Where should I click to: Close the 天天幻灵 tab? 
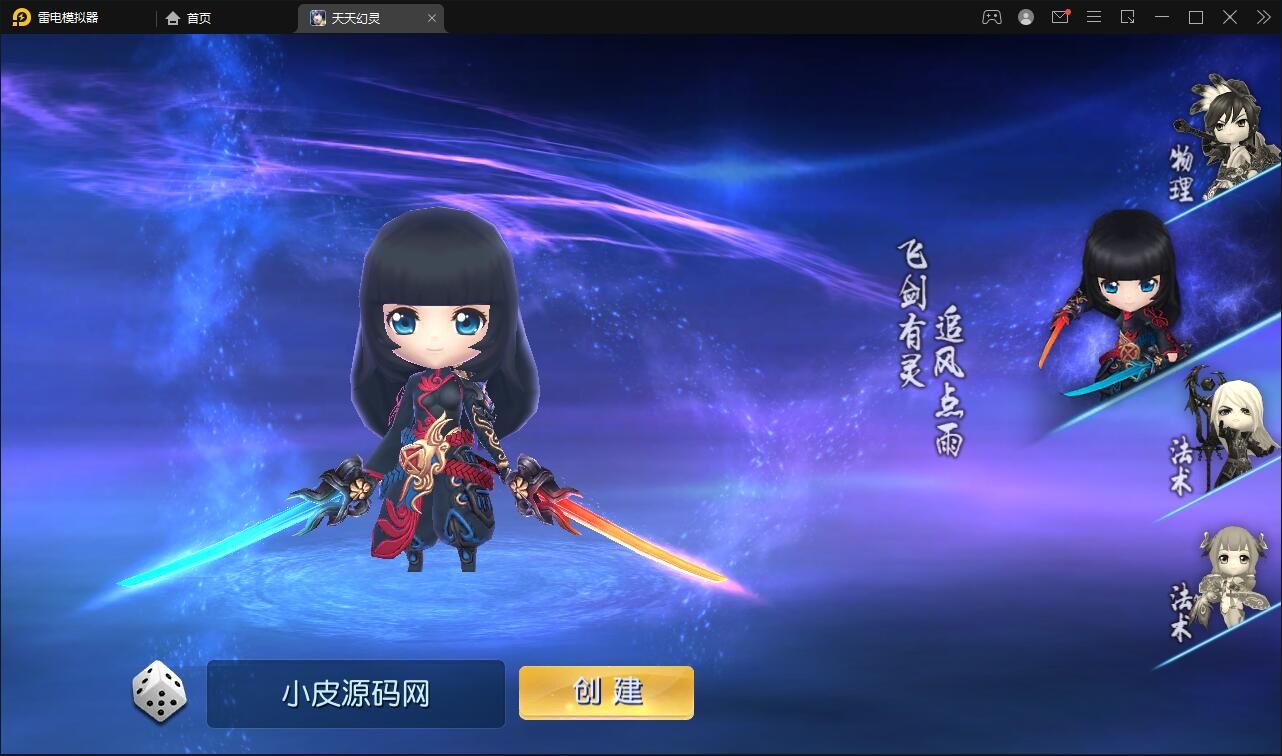432,18
